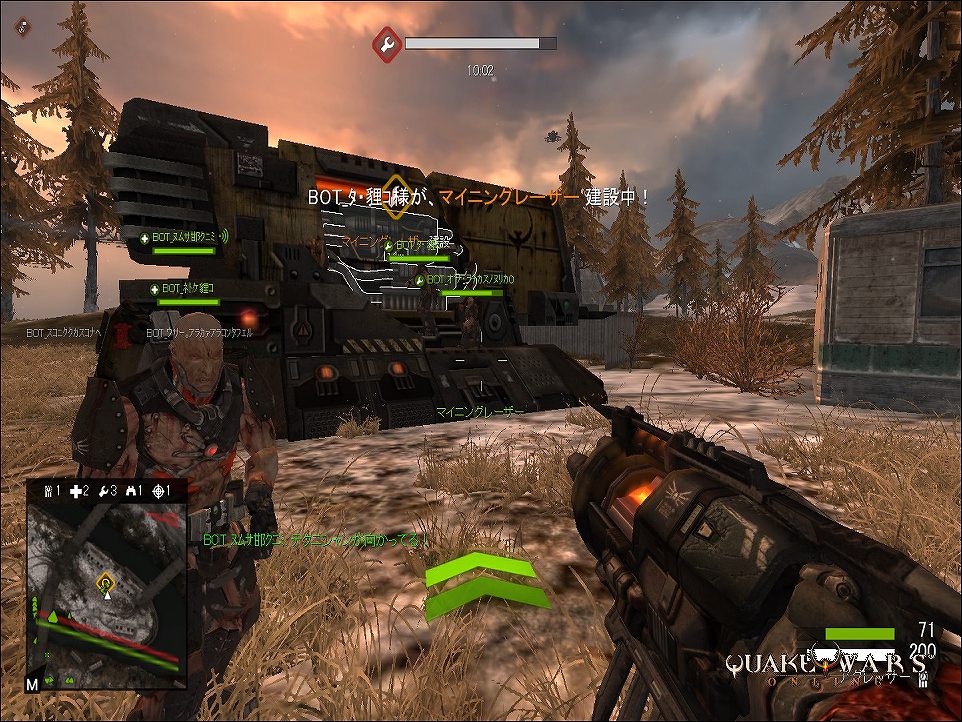Viewport: 962px width, 722px height.
Task: Select the yellow objective marker on minimap
Action: [105, 580]
